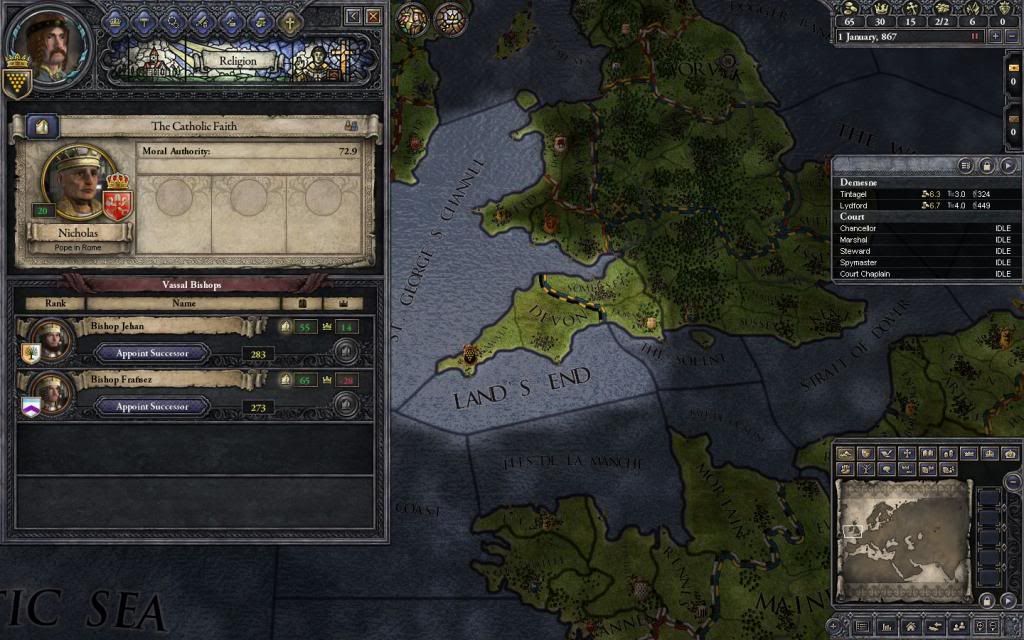1024x640 pixels.
Task: Click the back arrow beside the close button
Action: 353,17
